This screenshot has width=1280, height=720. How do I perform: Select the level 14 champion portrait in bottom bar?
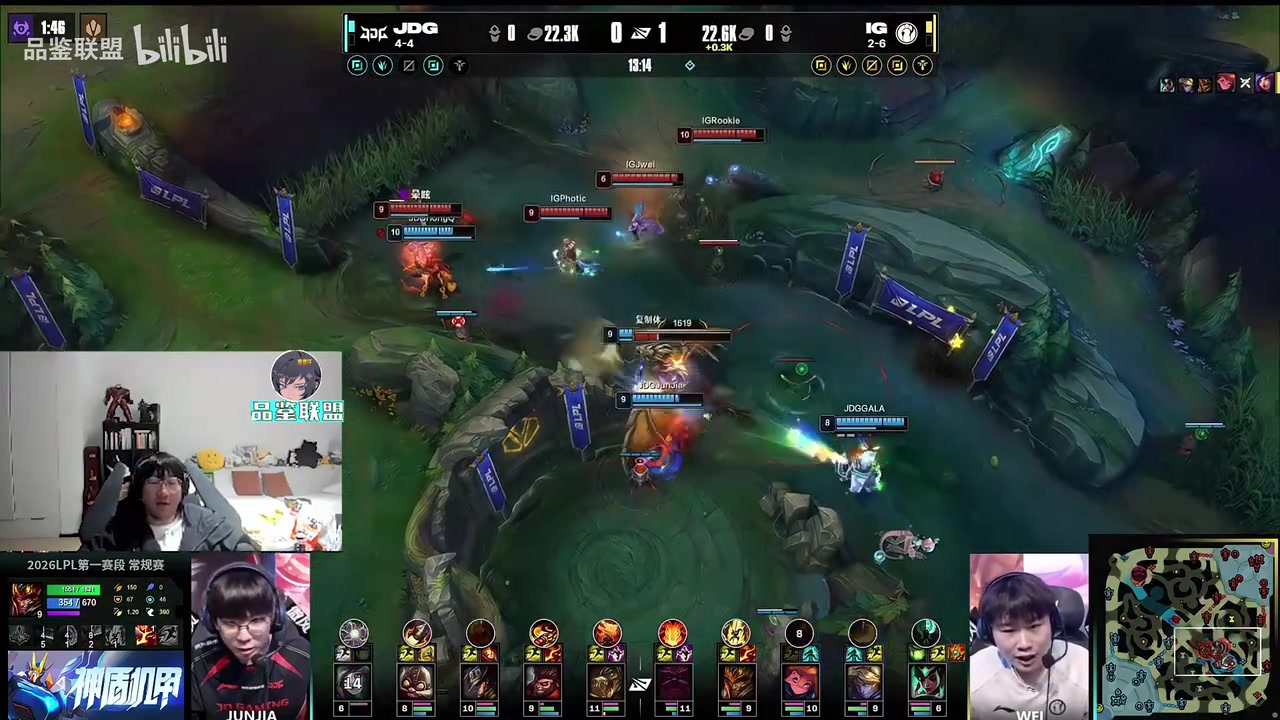tap(353, 682)
